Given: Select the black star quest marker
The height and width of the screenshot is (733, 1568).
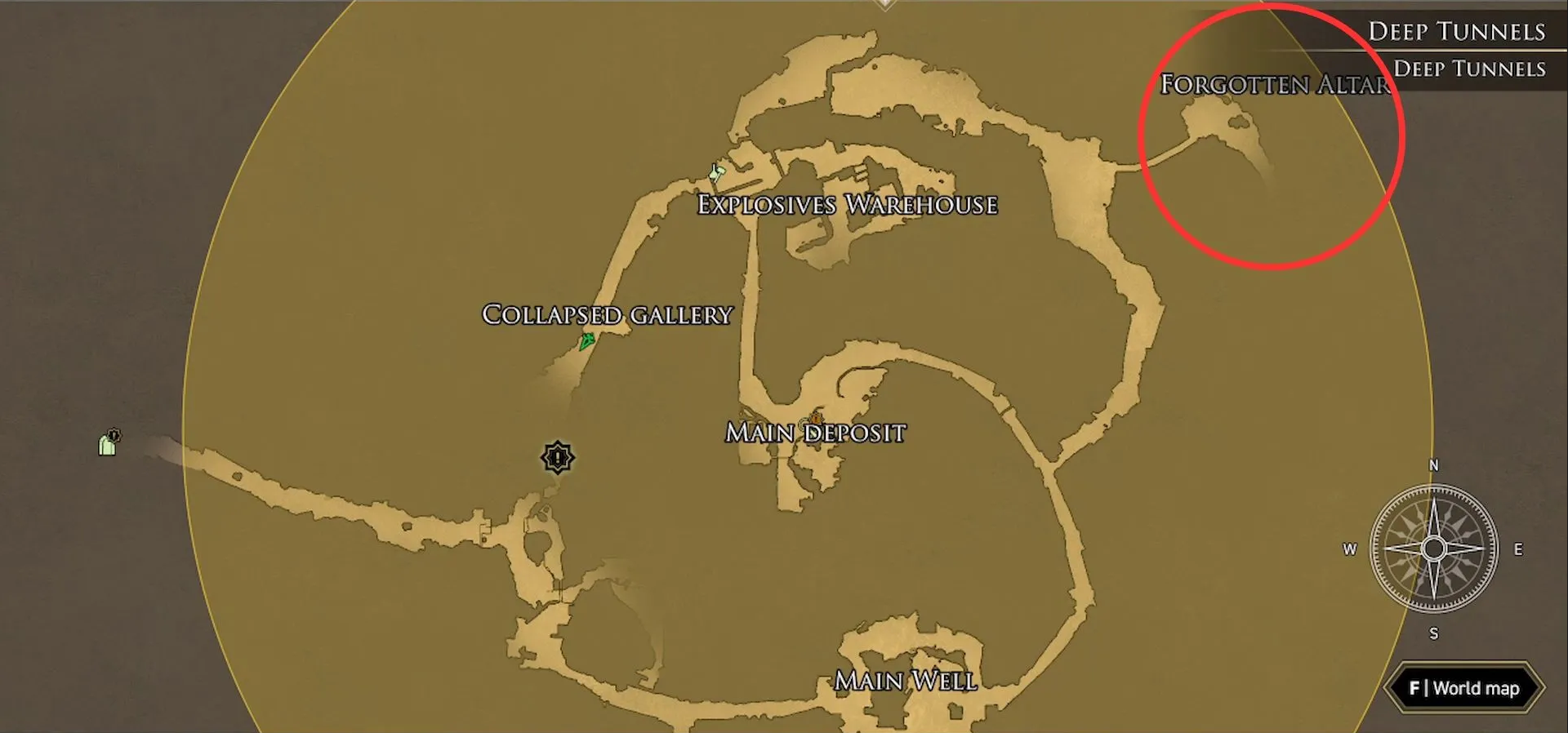Looking at the screenshot, I should click(558, 457).
